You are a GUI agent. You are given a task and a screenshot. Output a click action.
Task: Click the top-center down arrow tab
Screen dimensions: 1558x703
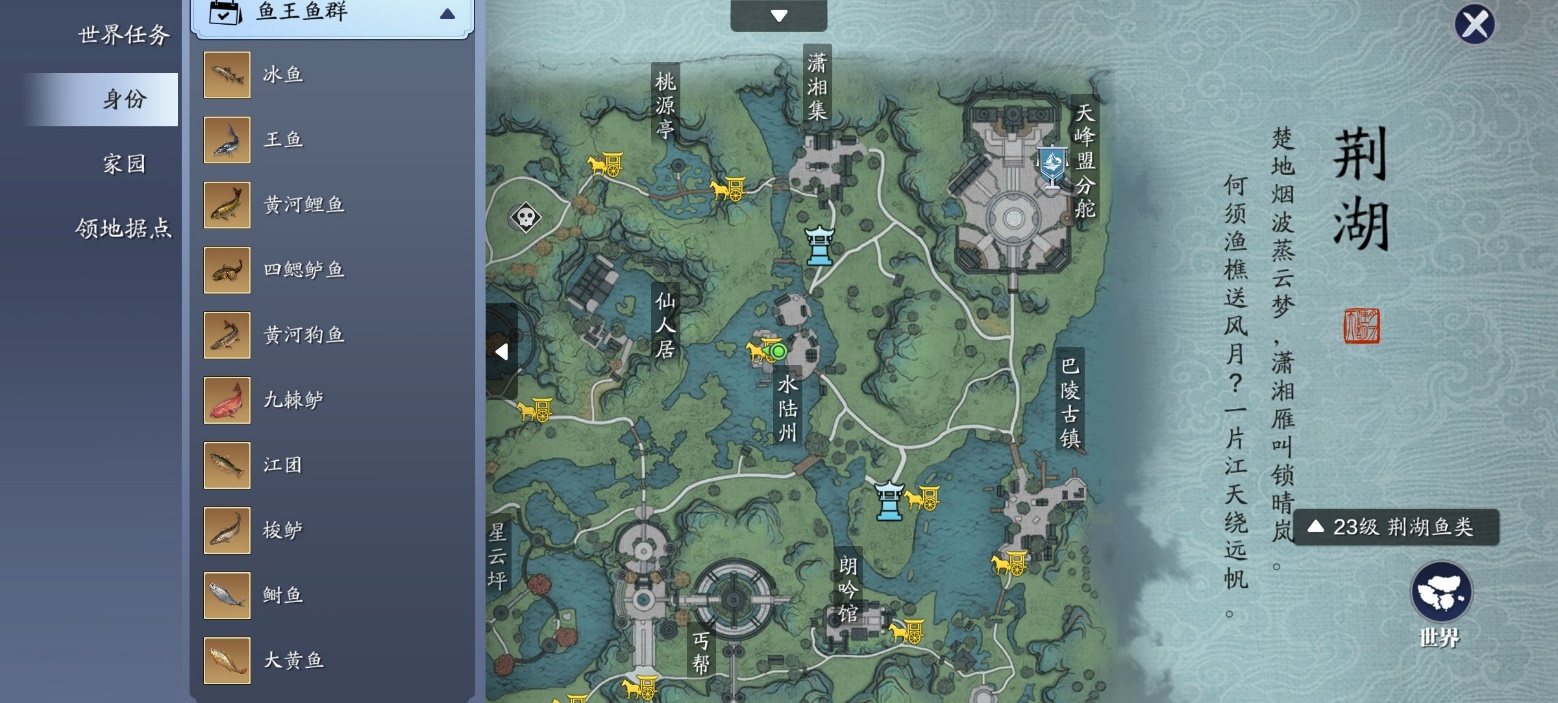coord(779,15)
